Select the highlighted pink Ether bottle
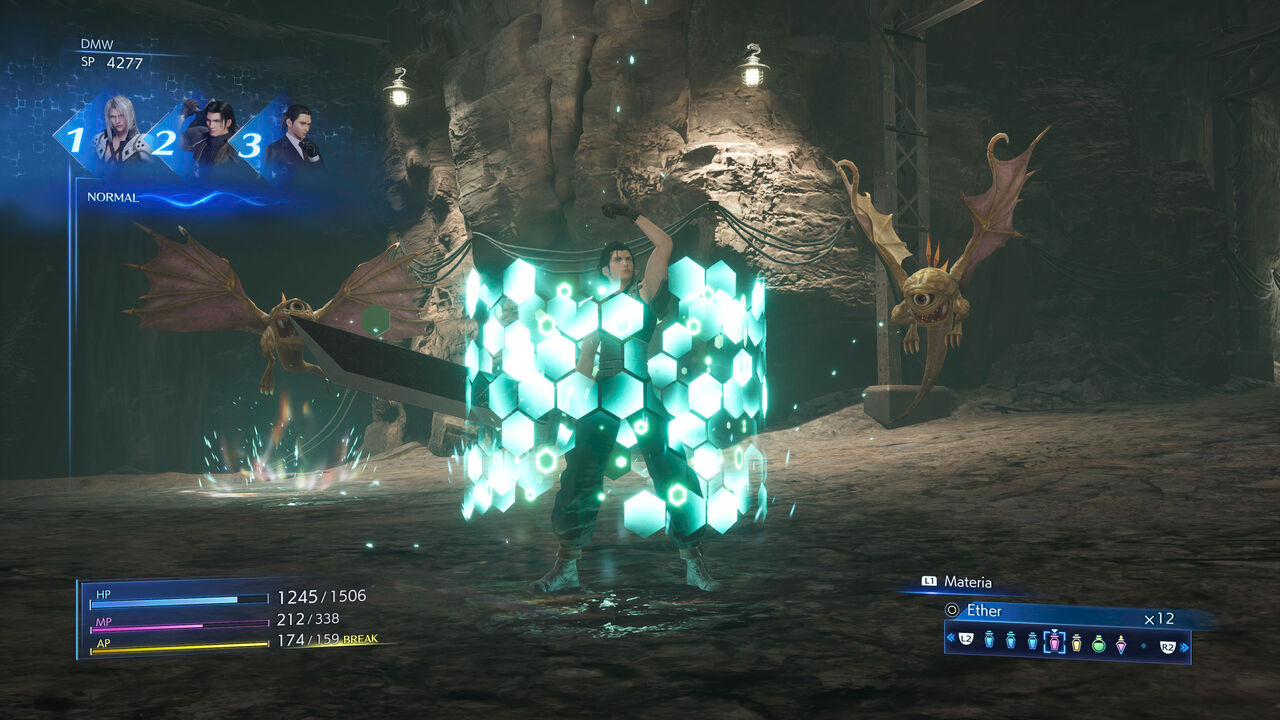Image resolution: width=1280 pixels, height=720 pixels. pos(1054,642)
